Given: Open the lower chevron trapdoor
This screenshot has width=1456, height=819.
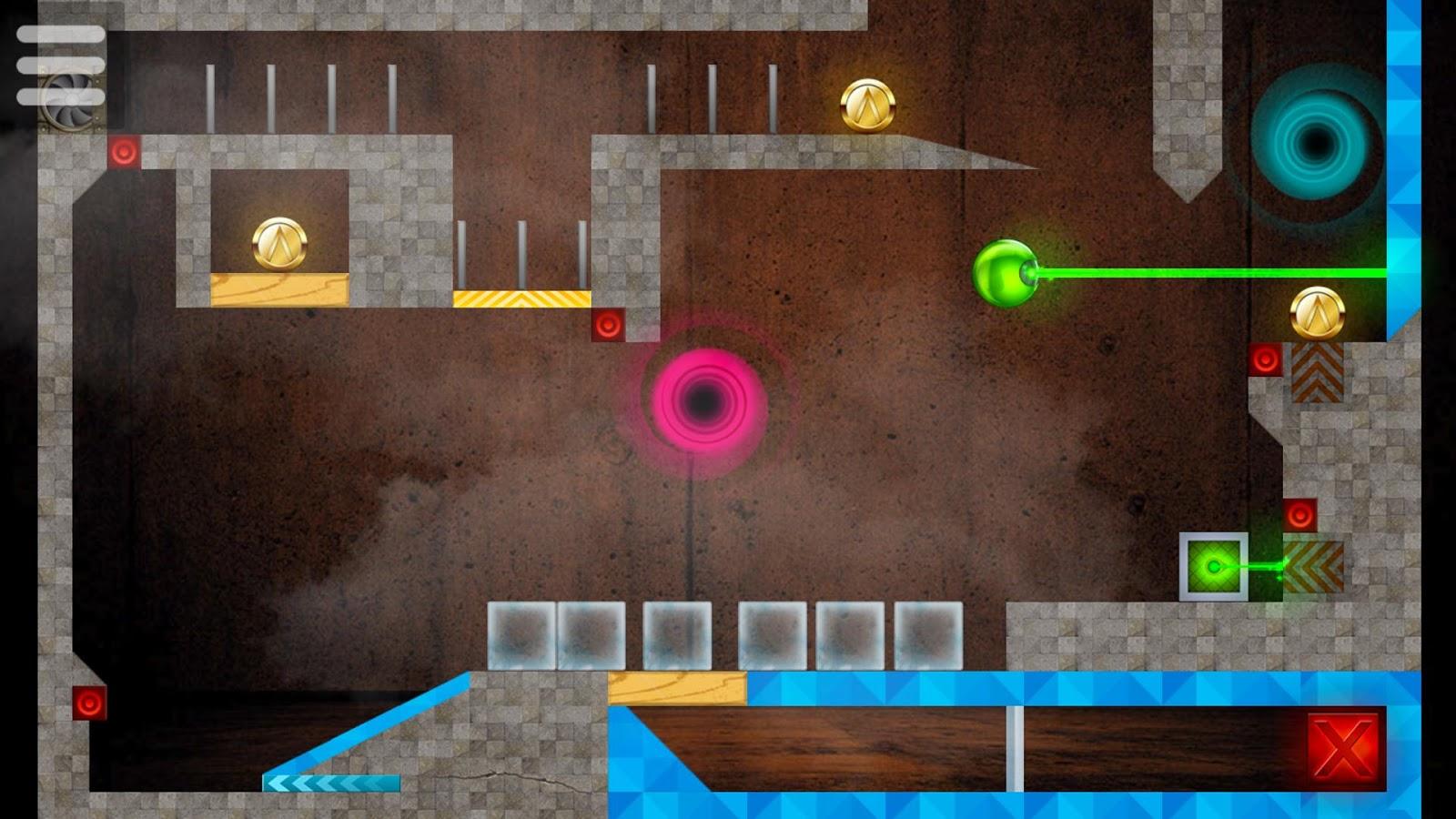Looking at the screenshot, I should (1313, 569).
